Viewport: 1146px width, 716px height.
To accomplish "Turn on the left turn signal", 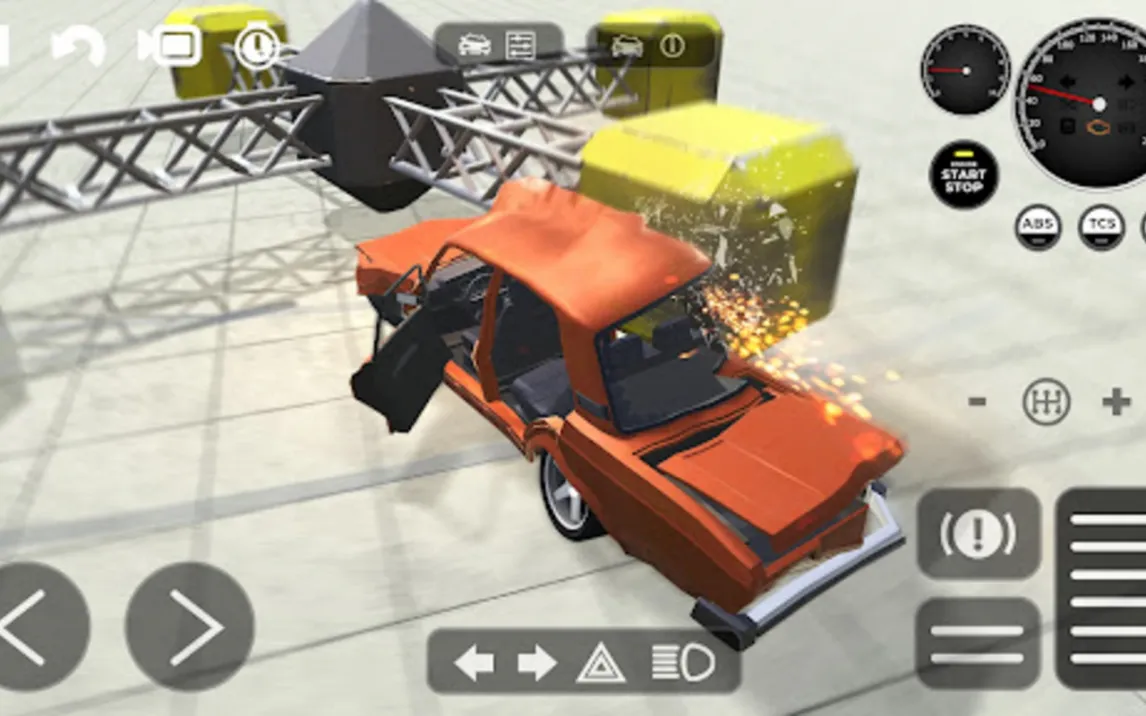I will point(474,662).
